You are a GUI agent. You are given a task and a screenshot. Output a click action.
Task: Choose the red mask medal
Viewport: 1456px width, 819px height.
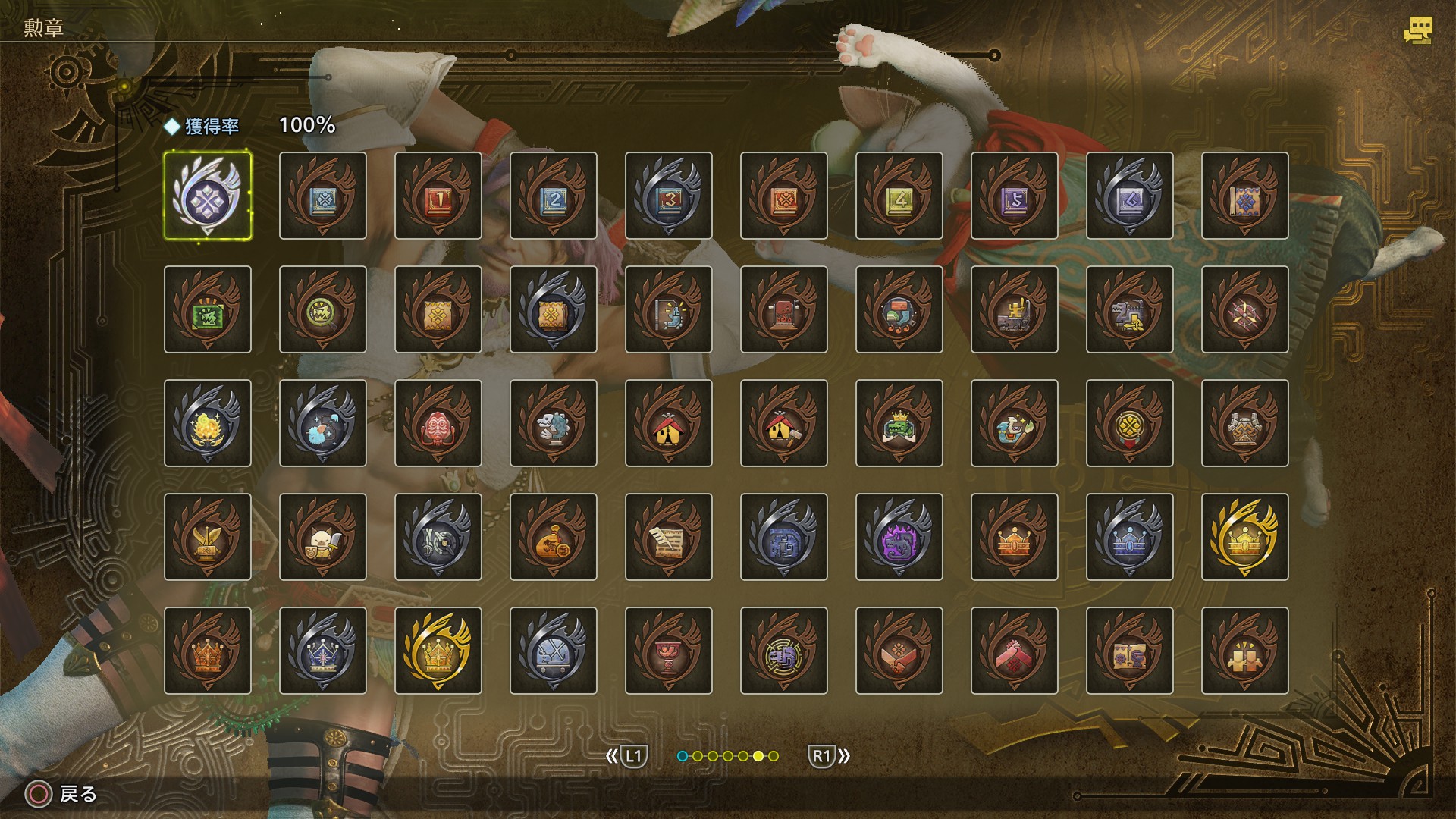[438, 423]
